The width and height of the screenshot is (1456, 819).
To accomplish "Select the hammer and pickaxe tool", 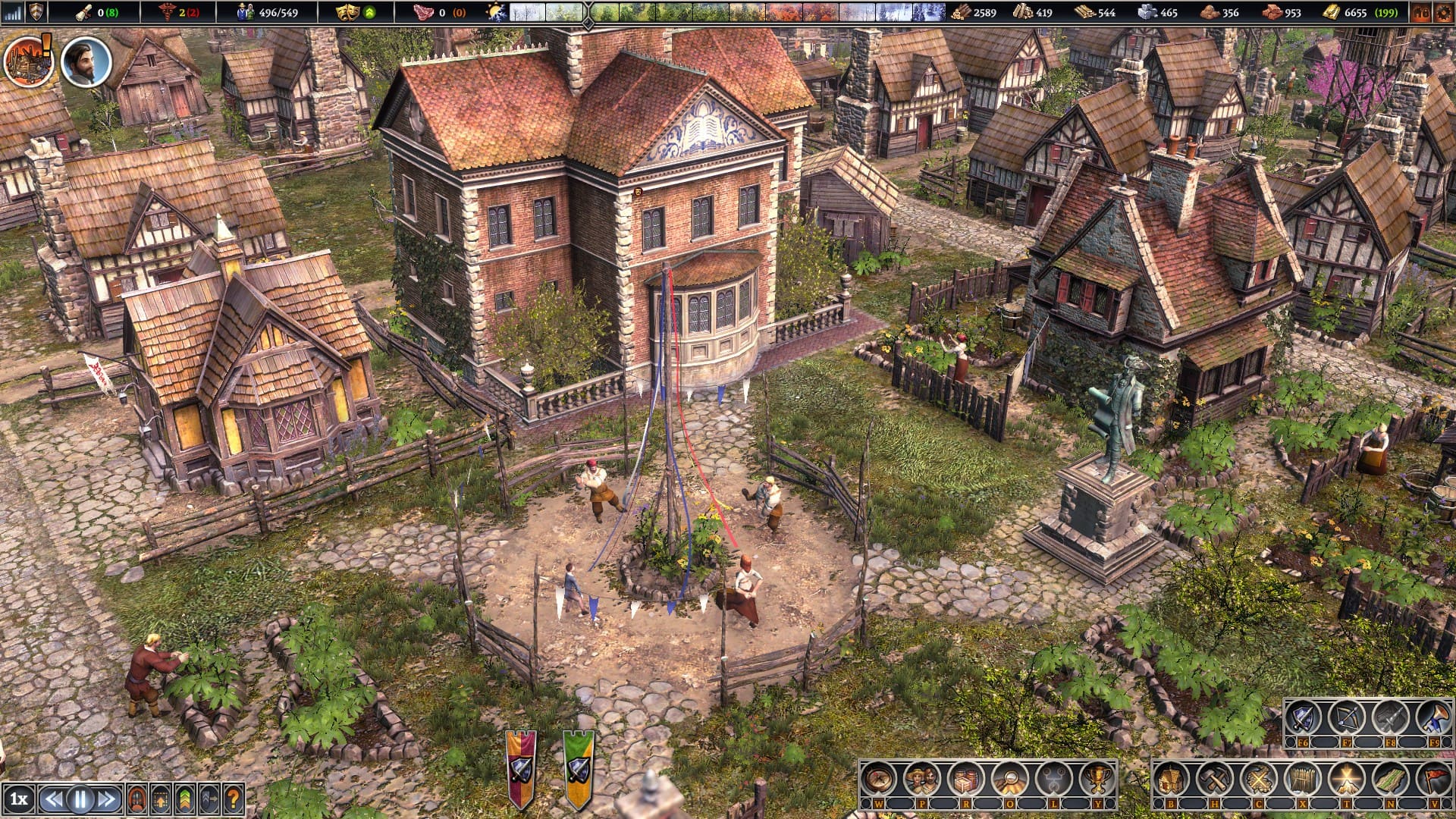I will 1215,780.
